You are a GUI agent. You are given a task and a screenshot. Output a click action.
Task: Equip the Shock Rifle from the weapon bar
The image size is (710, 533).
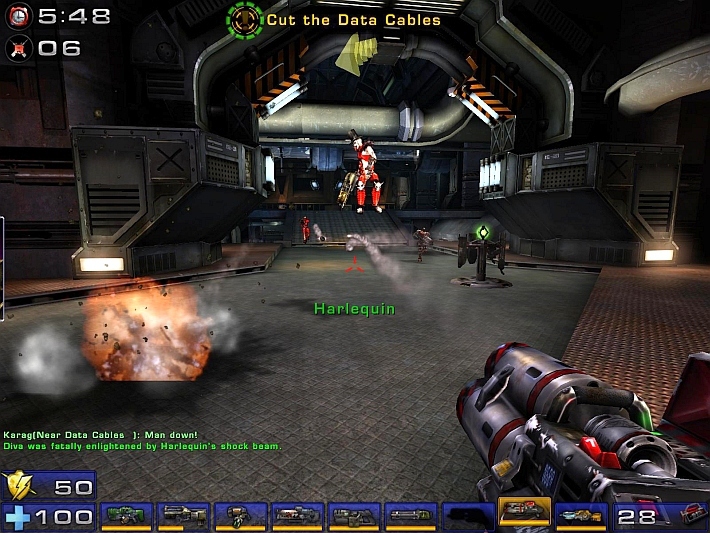[297, 514]
